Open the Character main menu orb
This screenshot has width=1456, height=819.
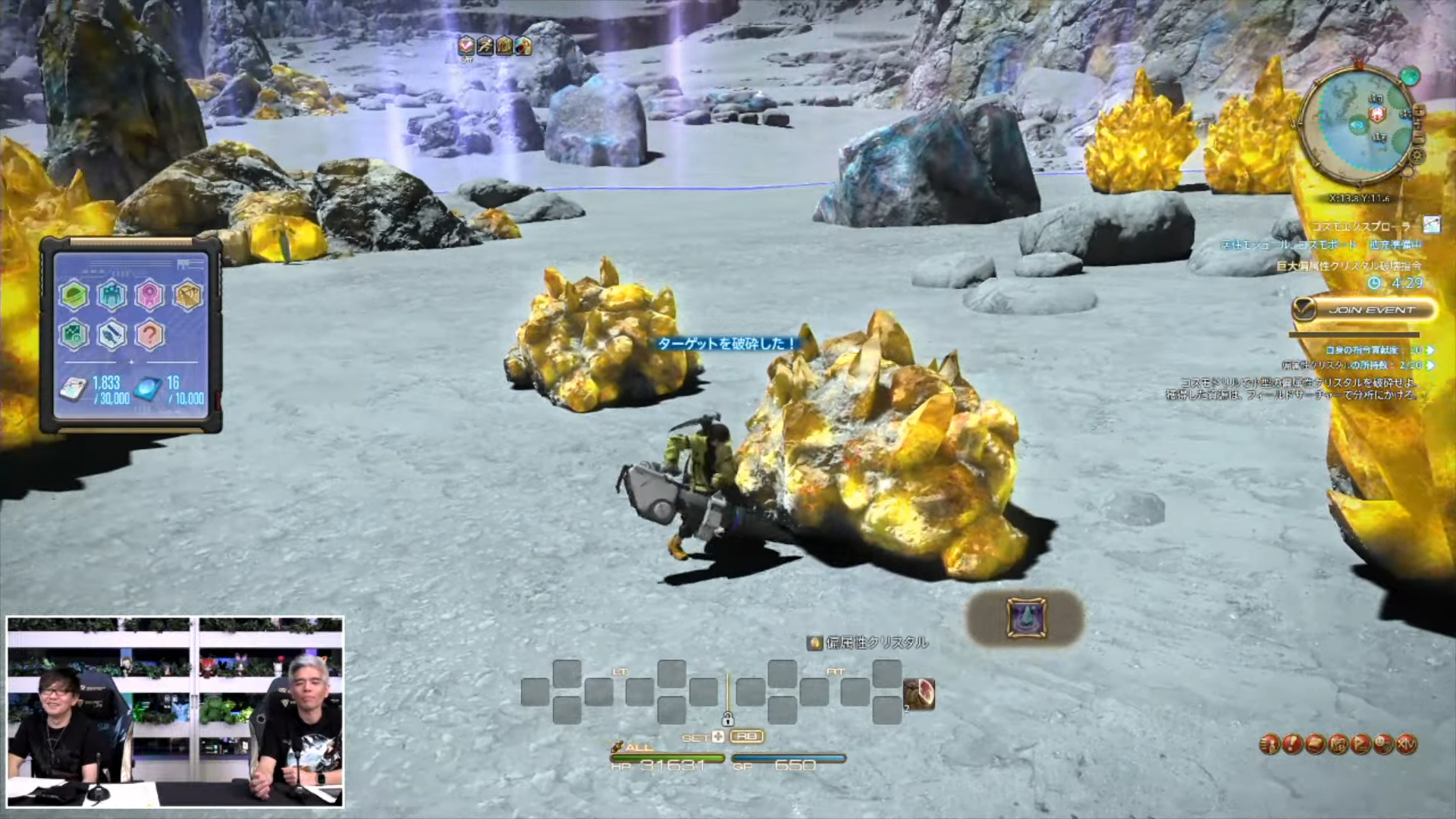pyautogui.click(x=1269, y=745)
